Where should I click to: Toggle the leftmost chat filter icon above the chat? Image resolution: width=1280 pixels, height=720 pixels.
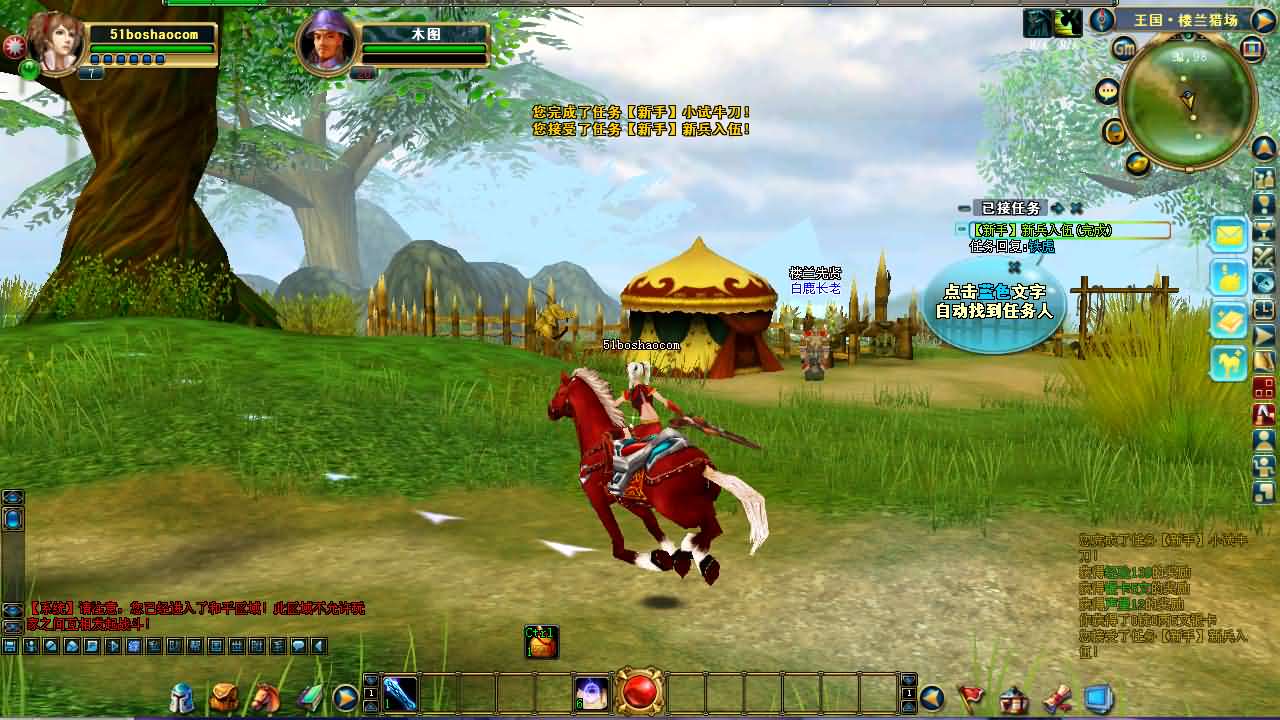click(9, 648)
